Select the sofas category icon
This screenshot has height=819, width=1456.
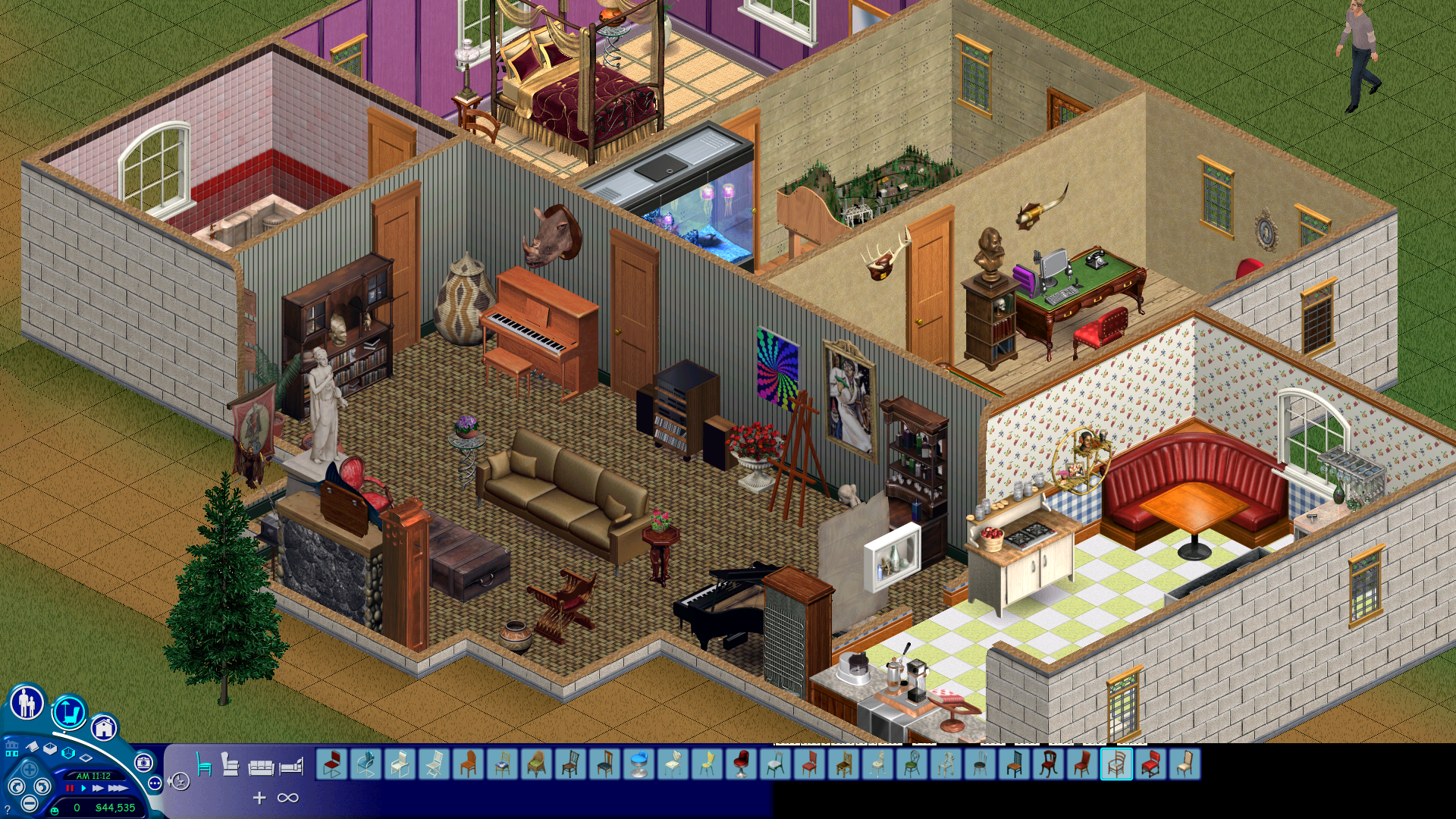(x=263, y=767)
